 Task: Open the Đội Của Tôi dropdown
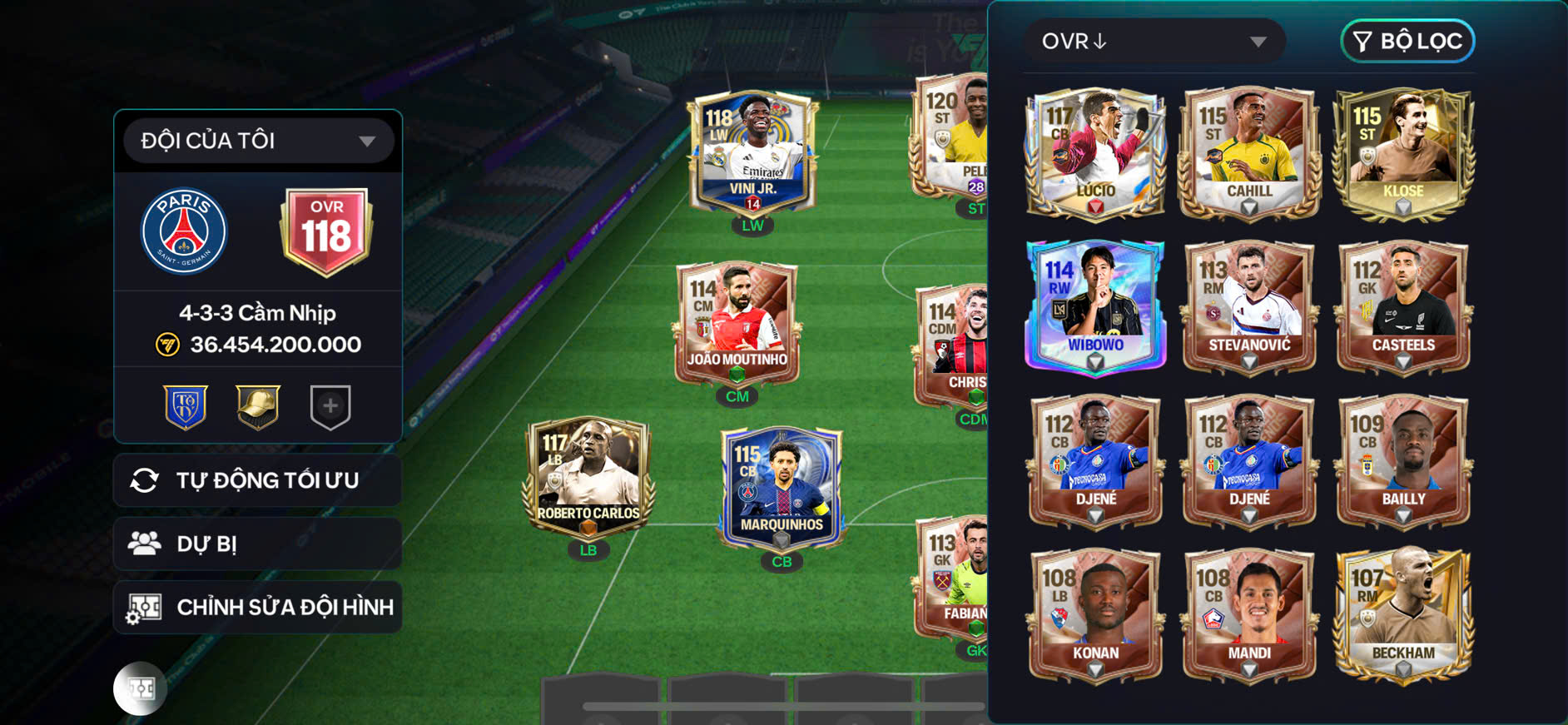[258, 141]
